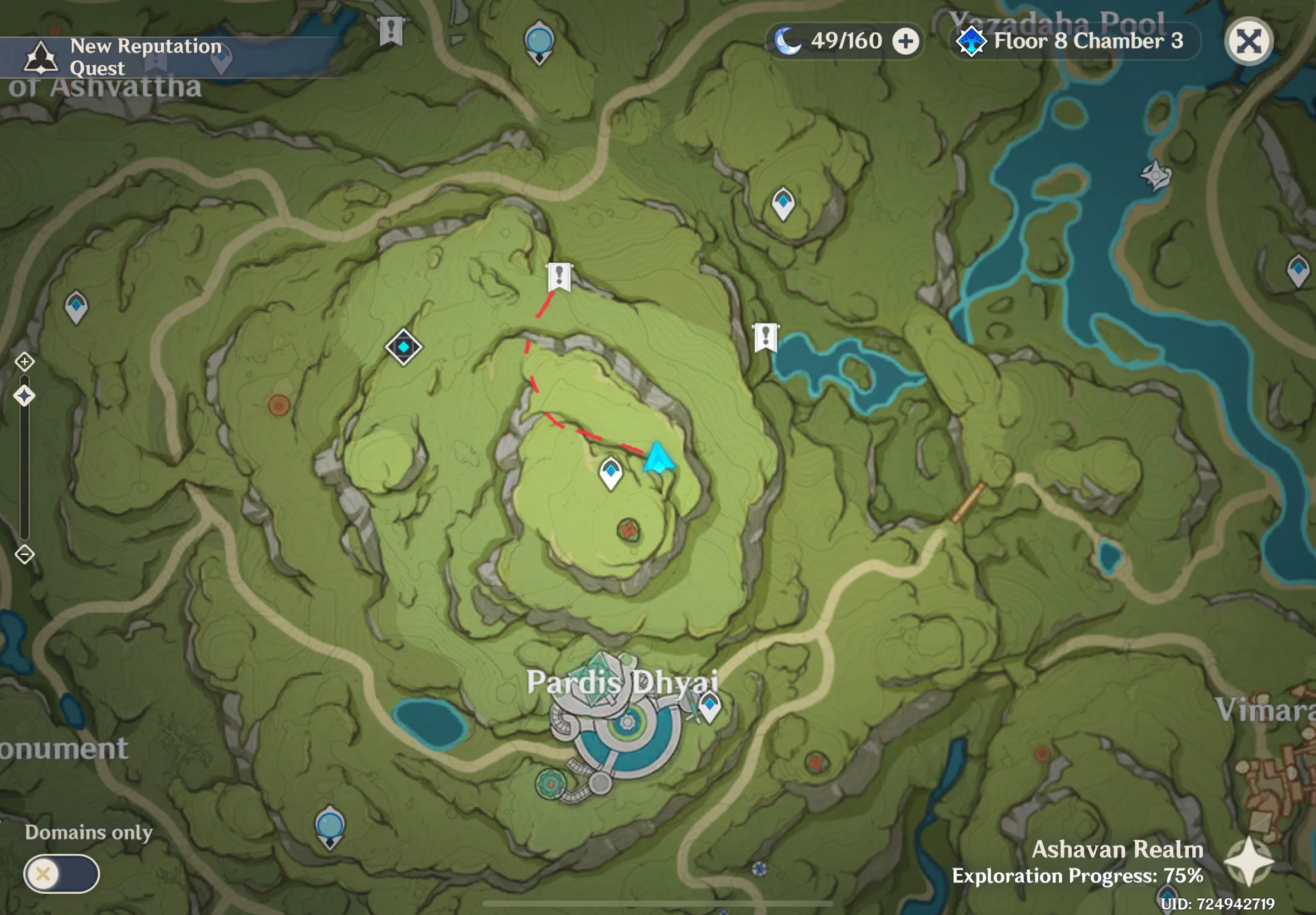The width and height of the screenshot is (1316, 915).
Task: Click the zoom-in control above the map slider
Action: tap(24, 362)
